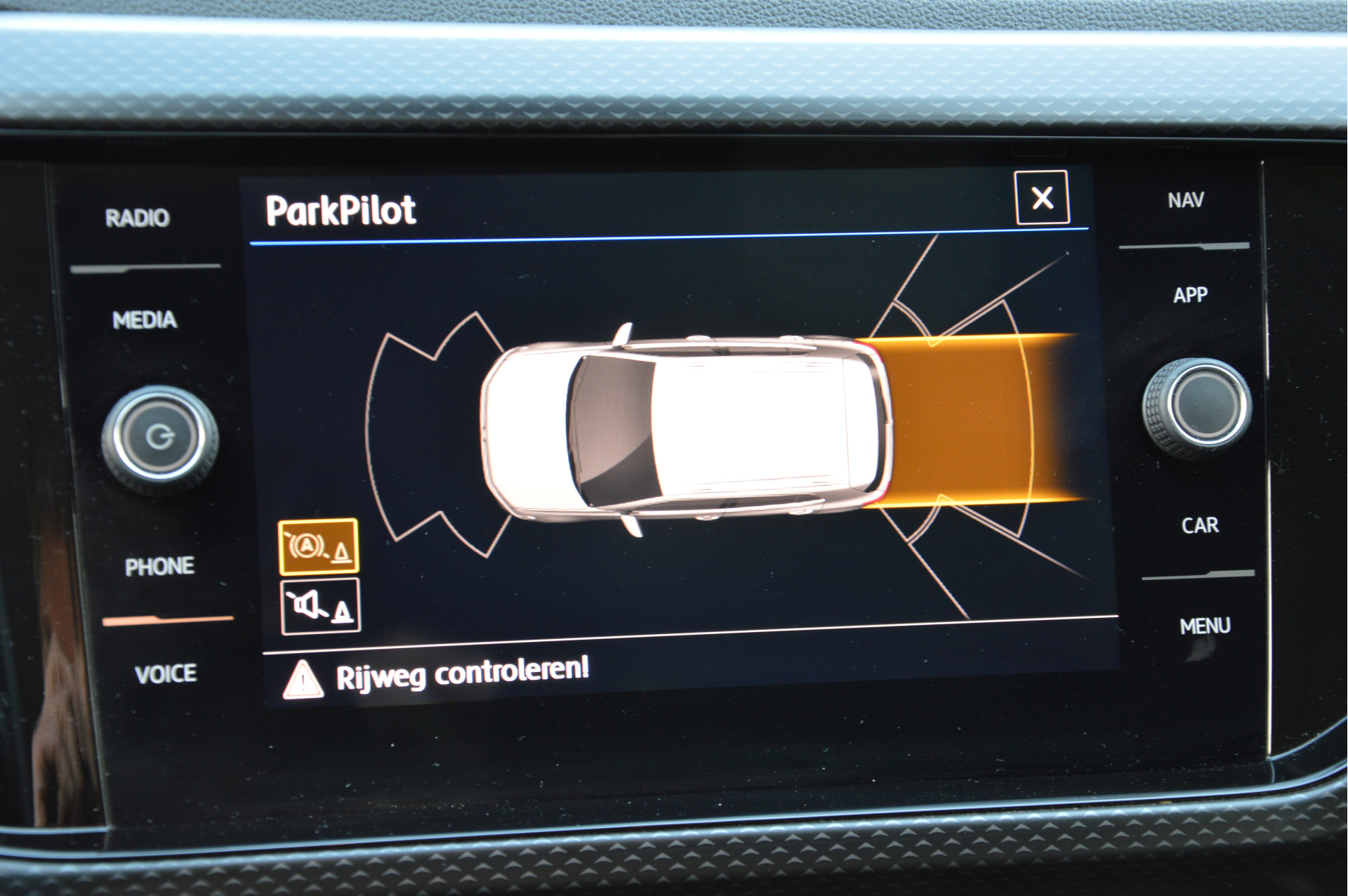This screenshot has width=1348, height=896.
Task: Toggle the automatic braking assist icon
Action: pyautogui.click(x=319, y=547)
